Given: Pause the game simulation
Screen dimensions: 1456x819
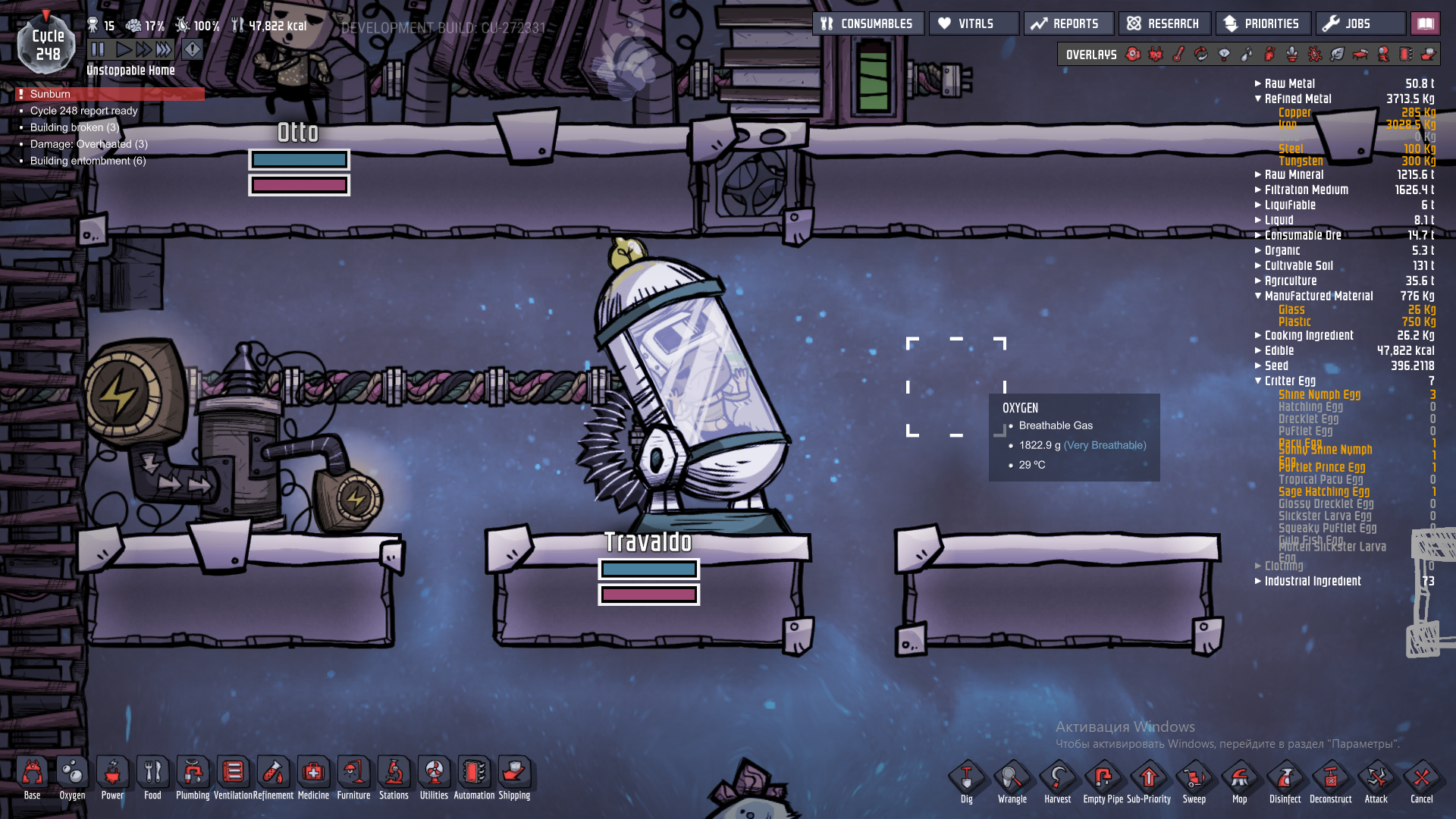Looking at the screenshot, I should [x=98, y=50].
